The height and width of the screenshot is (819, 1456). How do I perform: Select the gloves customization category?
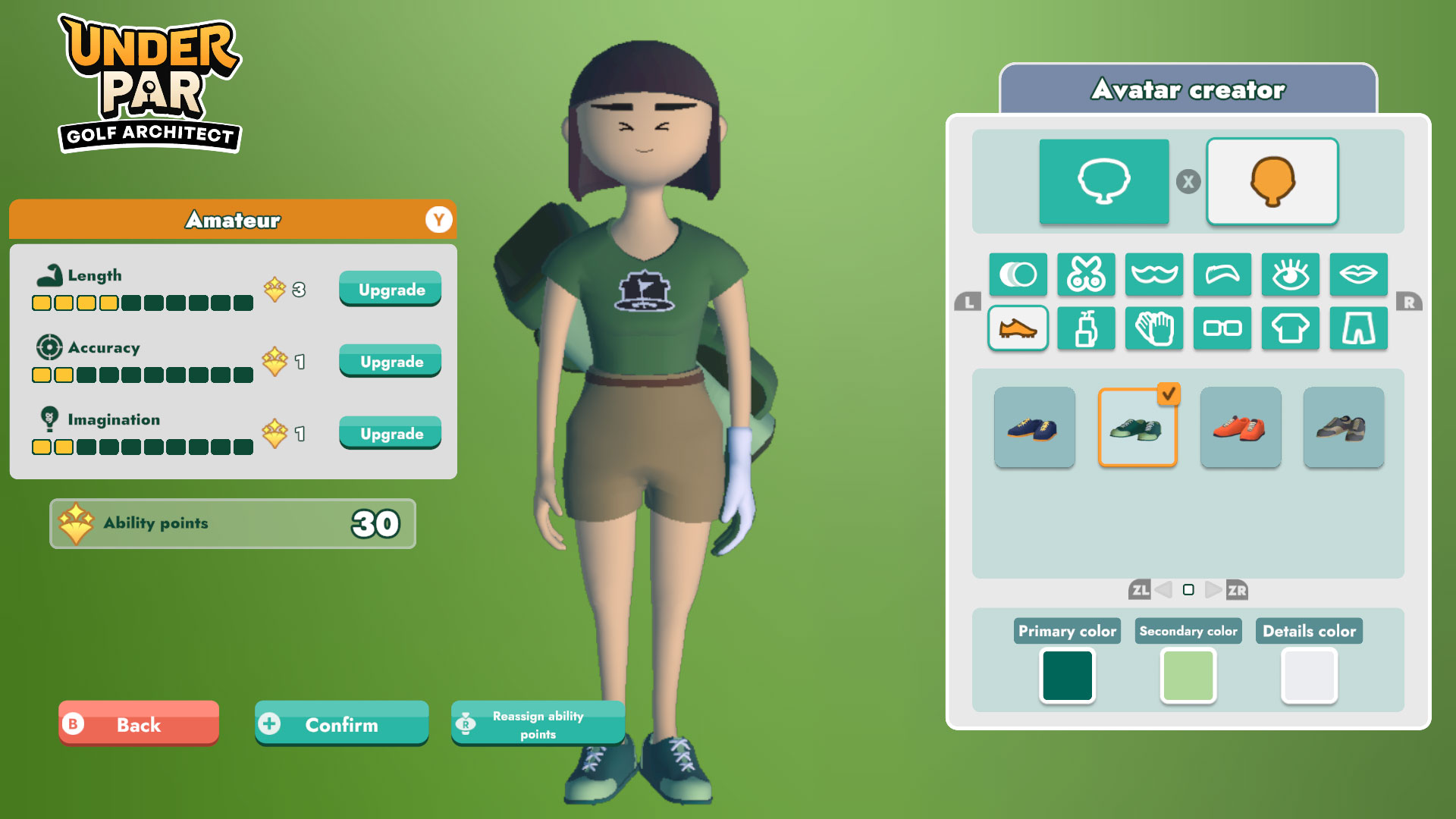(x=1154, y=328)
